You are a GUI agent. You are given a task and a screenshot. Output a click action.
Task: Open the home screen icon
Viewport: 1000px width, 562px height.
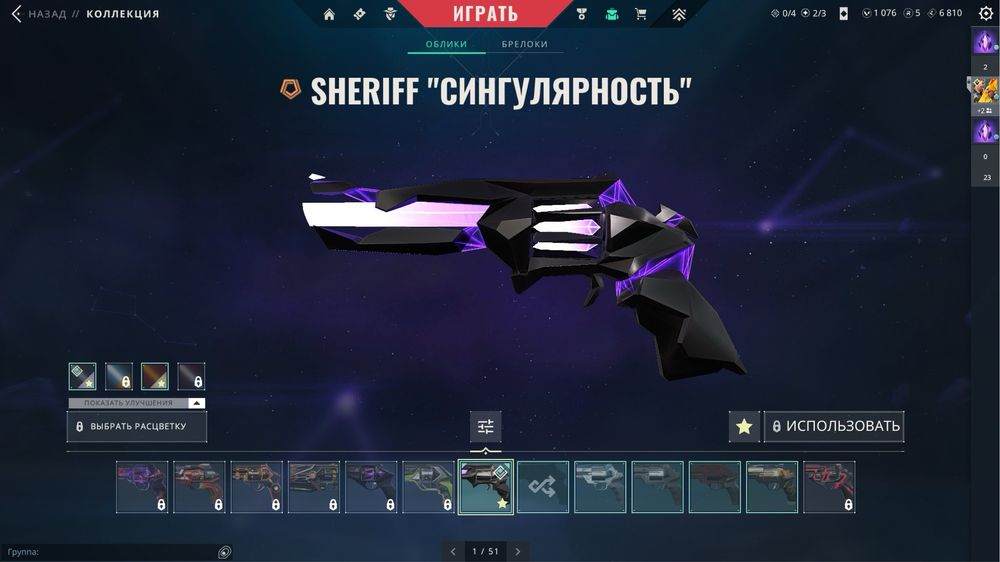tap(329, 14)
